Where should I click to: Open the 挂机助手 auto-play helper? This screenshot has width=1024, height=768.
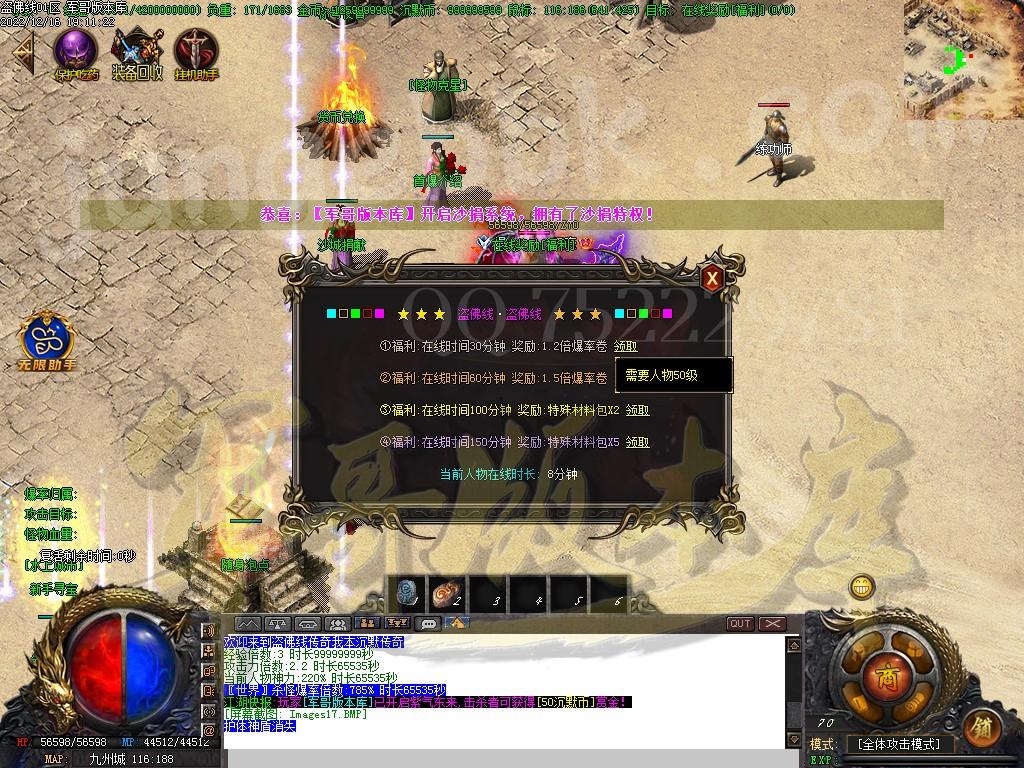tap(196, 51)
